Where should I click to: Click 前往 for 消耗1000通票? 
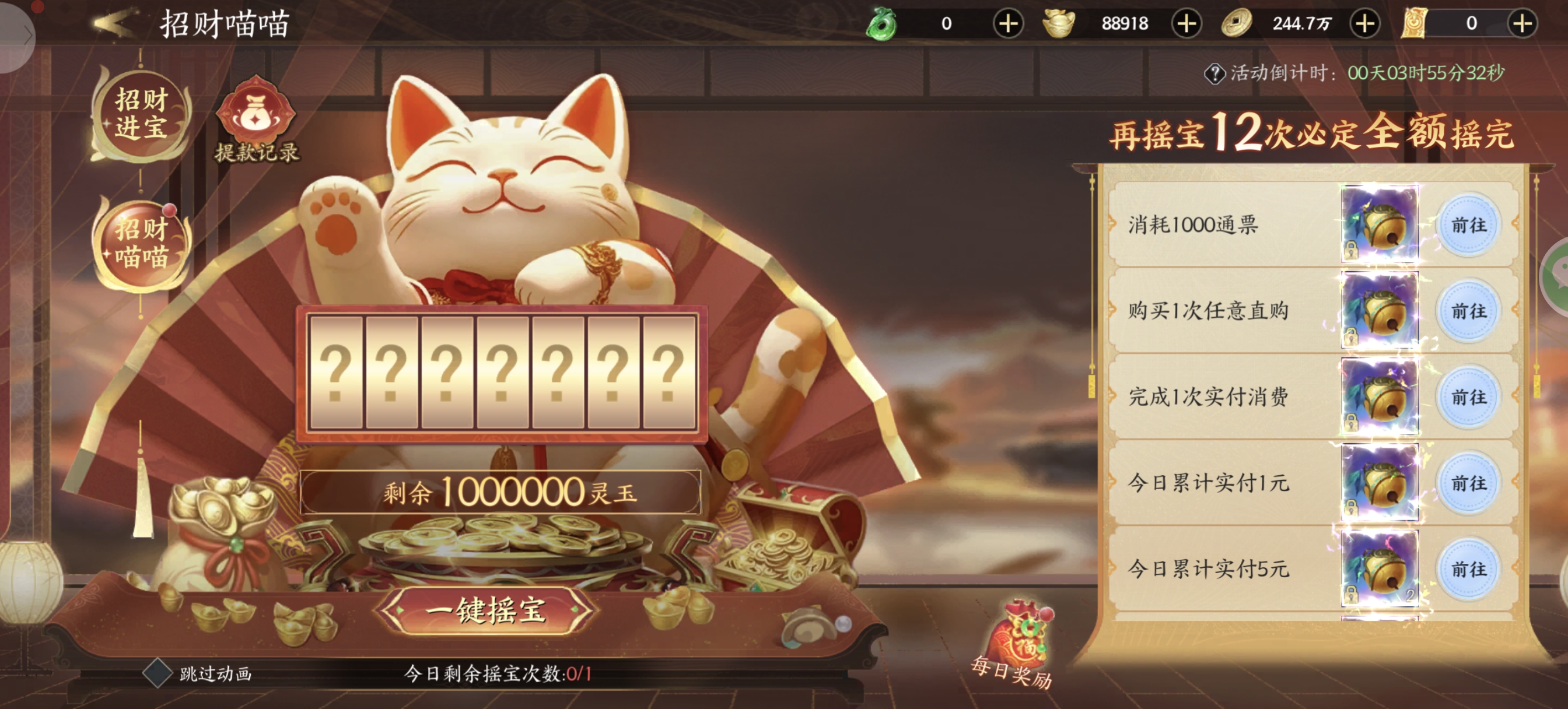pos(1468,225)
